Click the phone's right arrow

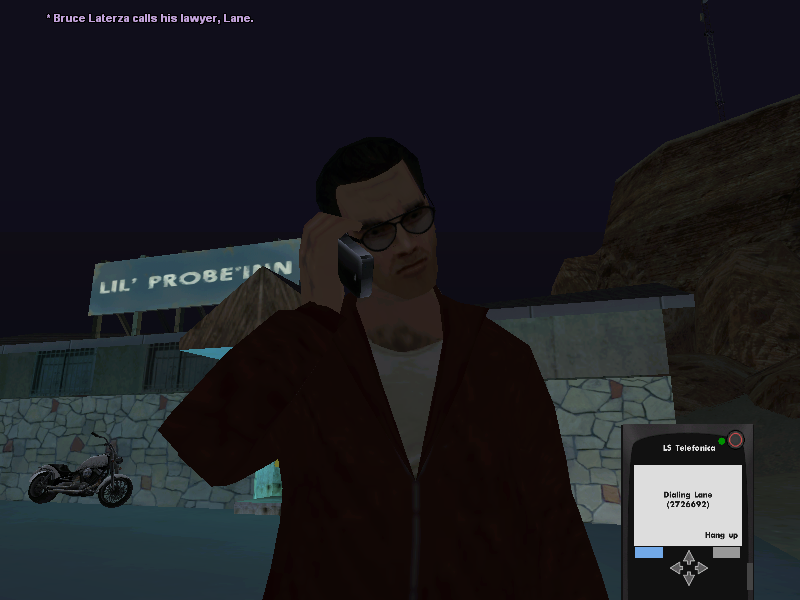pyautogui.click(x=701, y=567)
